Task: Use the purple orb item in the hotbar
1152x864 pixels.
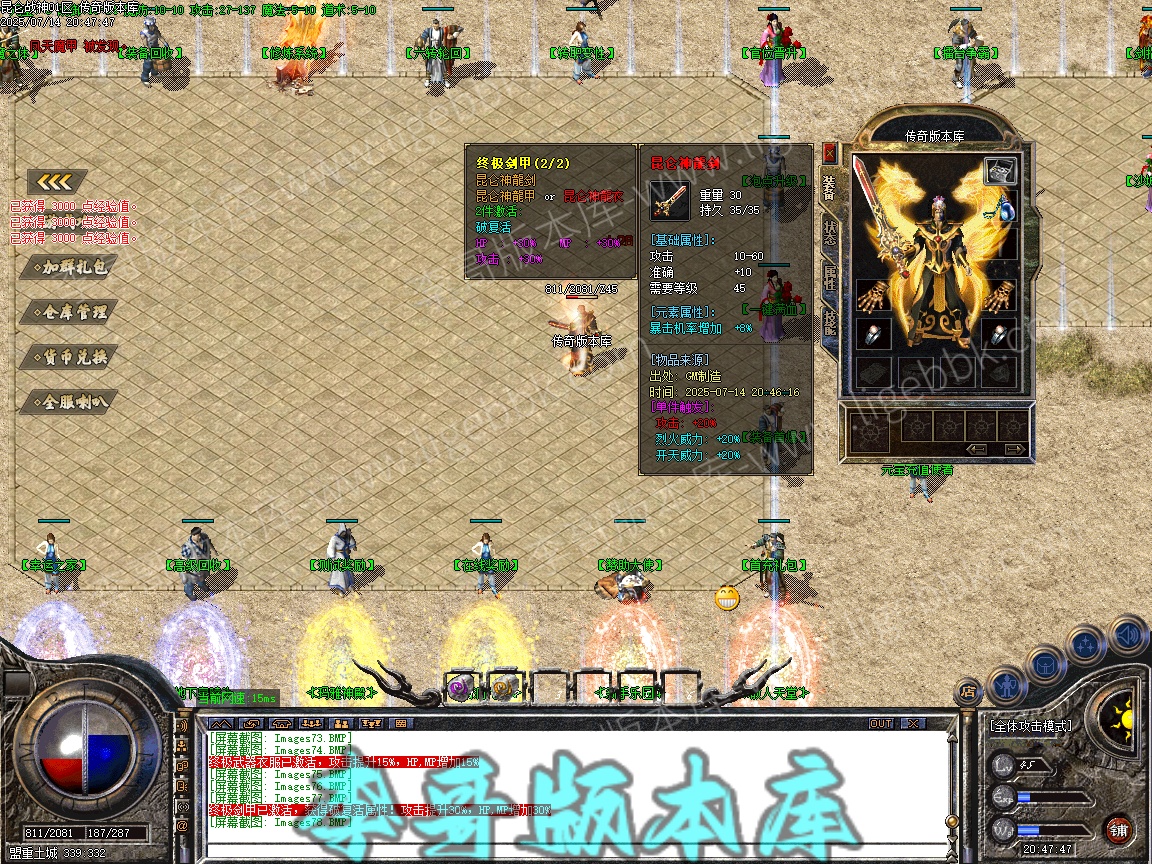Action: coord(460,687)
